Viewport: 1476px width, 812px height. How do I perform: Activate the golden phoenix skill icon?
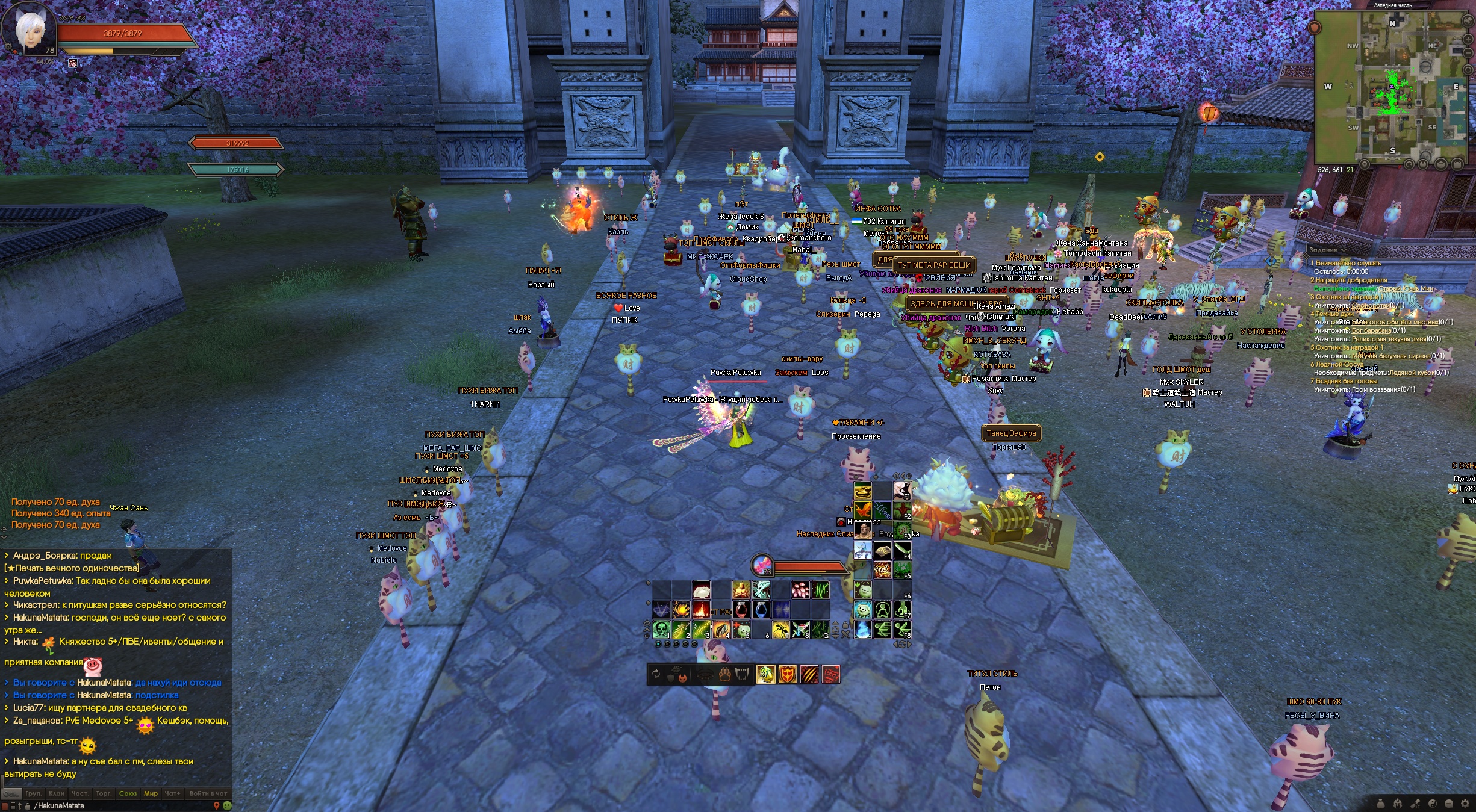681,610
